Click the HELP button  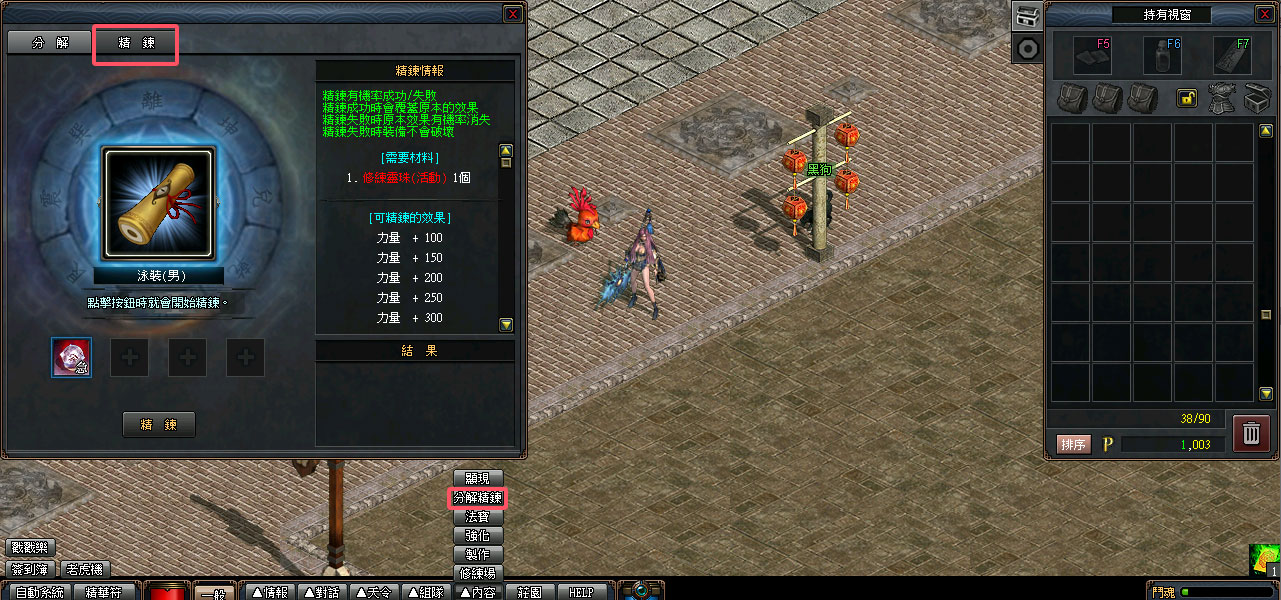tap(581, 592)
